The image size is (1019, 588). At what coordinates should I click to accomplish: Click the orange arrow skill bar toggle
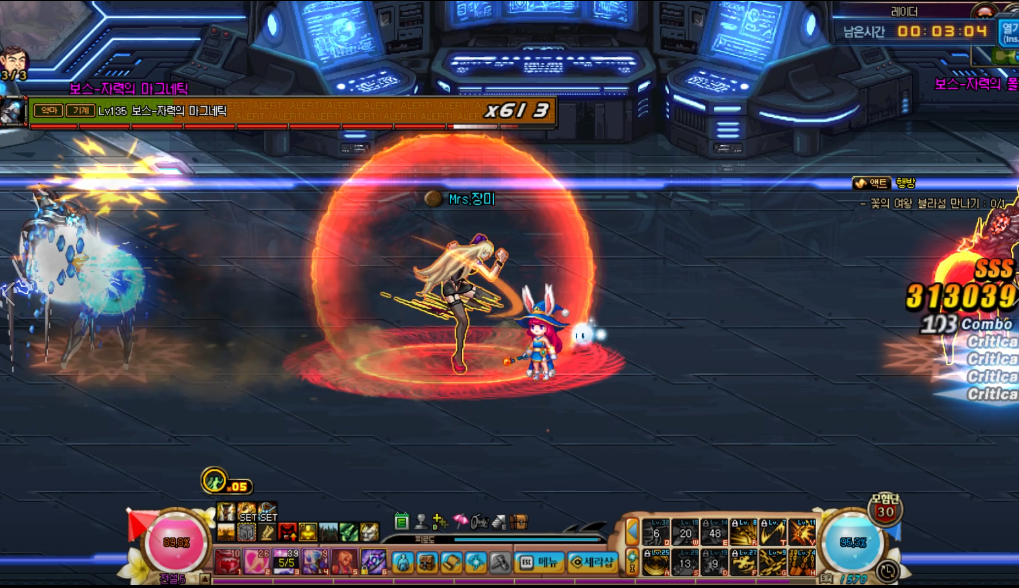tap(632, 532)
